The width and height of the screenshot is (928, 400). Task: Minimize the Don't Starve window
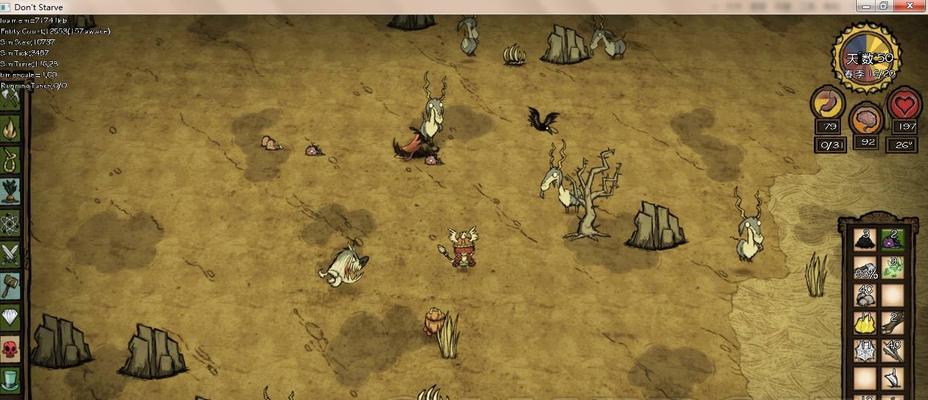point(864,6)
